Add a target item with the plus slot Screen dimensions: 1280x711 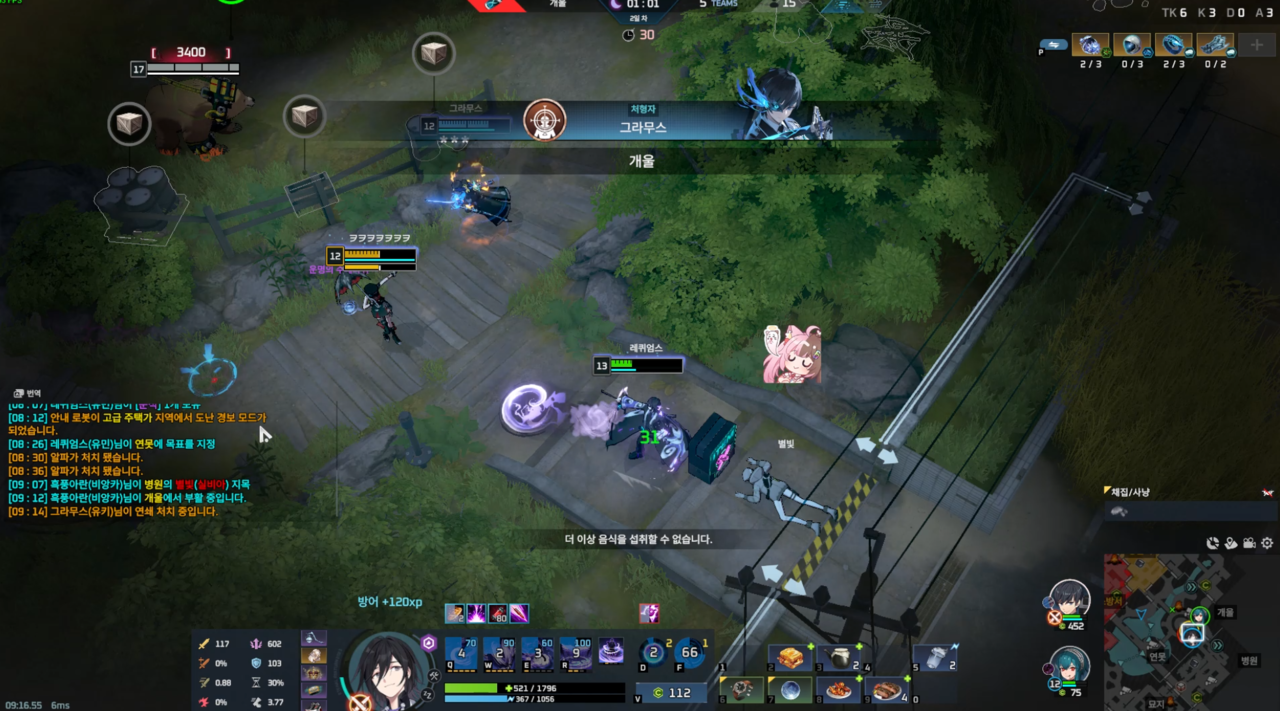coord(1257,45)
